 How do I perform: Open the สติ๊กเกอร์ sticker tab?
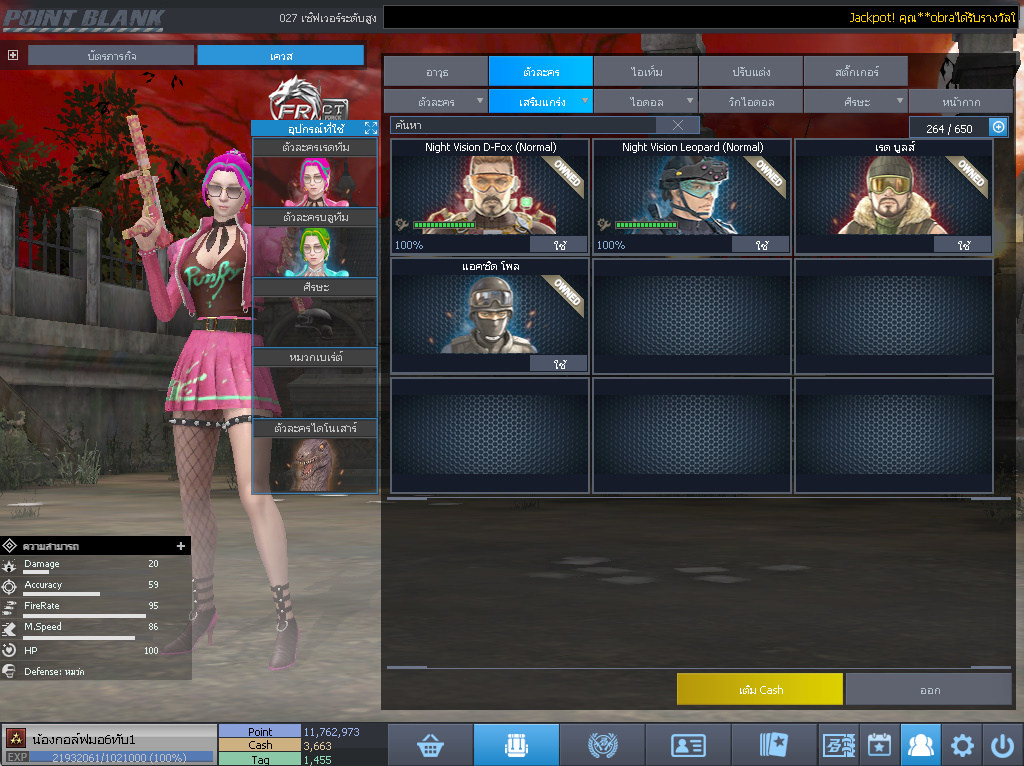coord(855,71)
